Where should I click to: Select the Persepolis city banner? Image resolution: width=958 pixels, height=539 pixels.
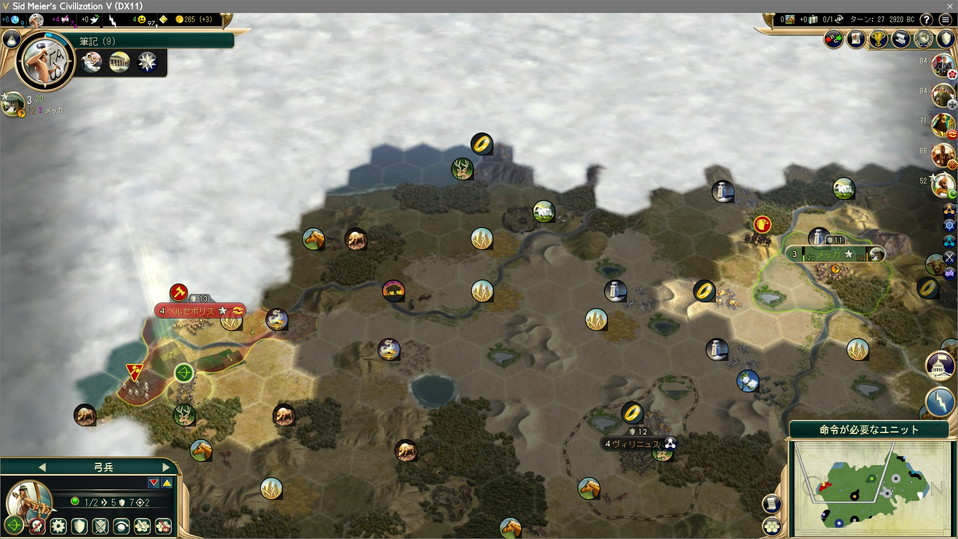point(200,311)
